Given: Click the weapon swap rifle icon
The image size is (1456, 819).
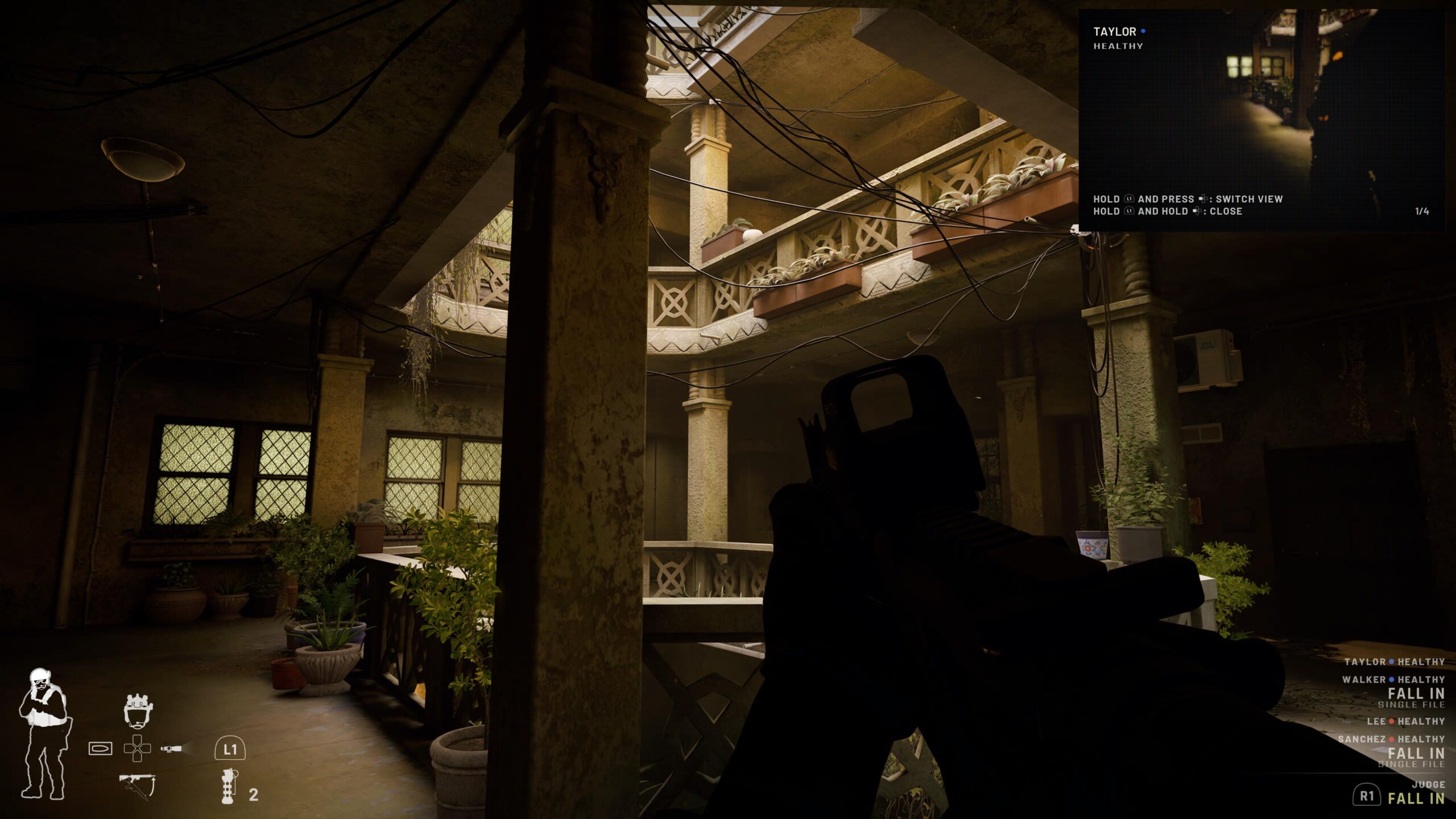Looking at the screenshot, I should tap(137, 787).
